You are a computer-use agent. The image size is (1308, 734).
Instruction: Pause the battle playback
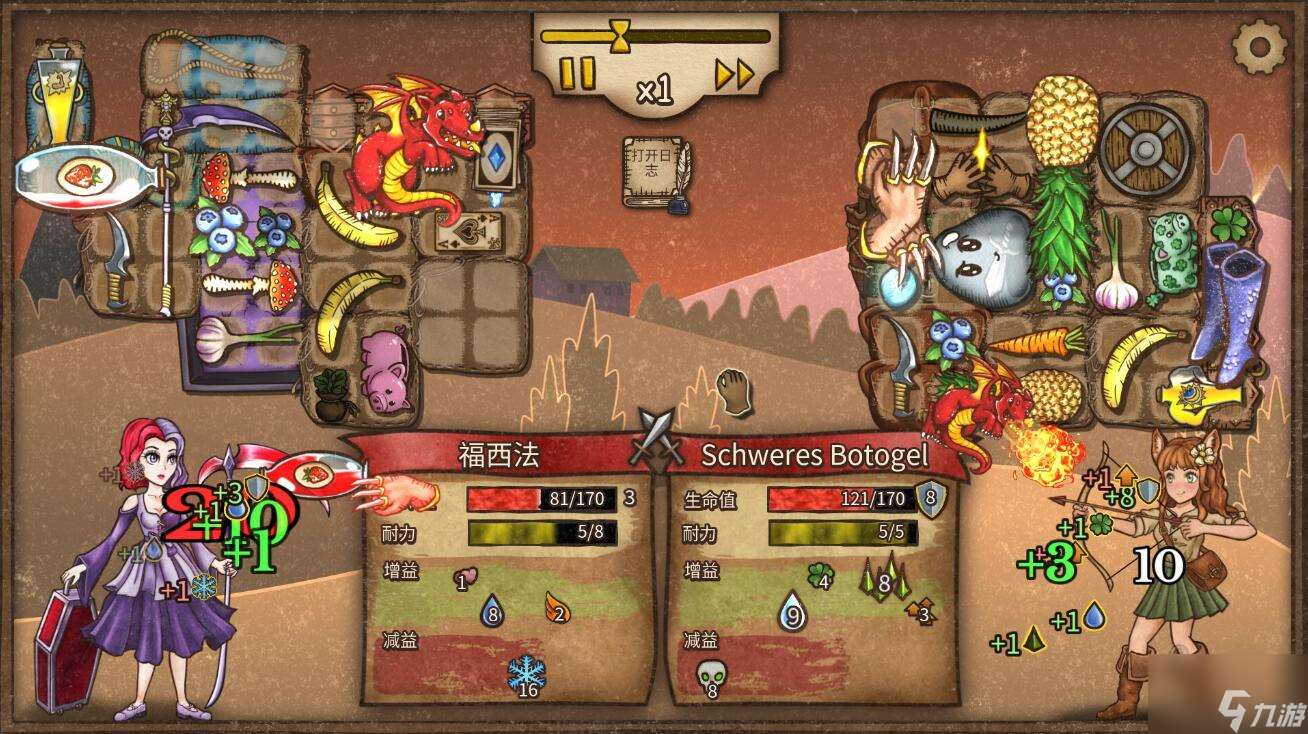[x=575, y=72]
